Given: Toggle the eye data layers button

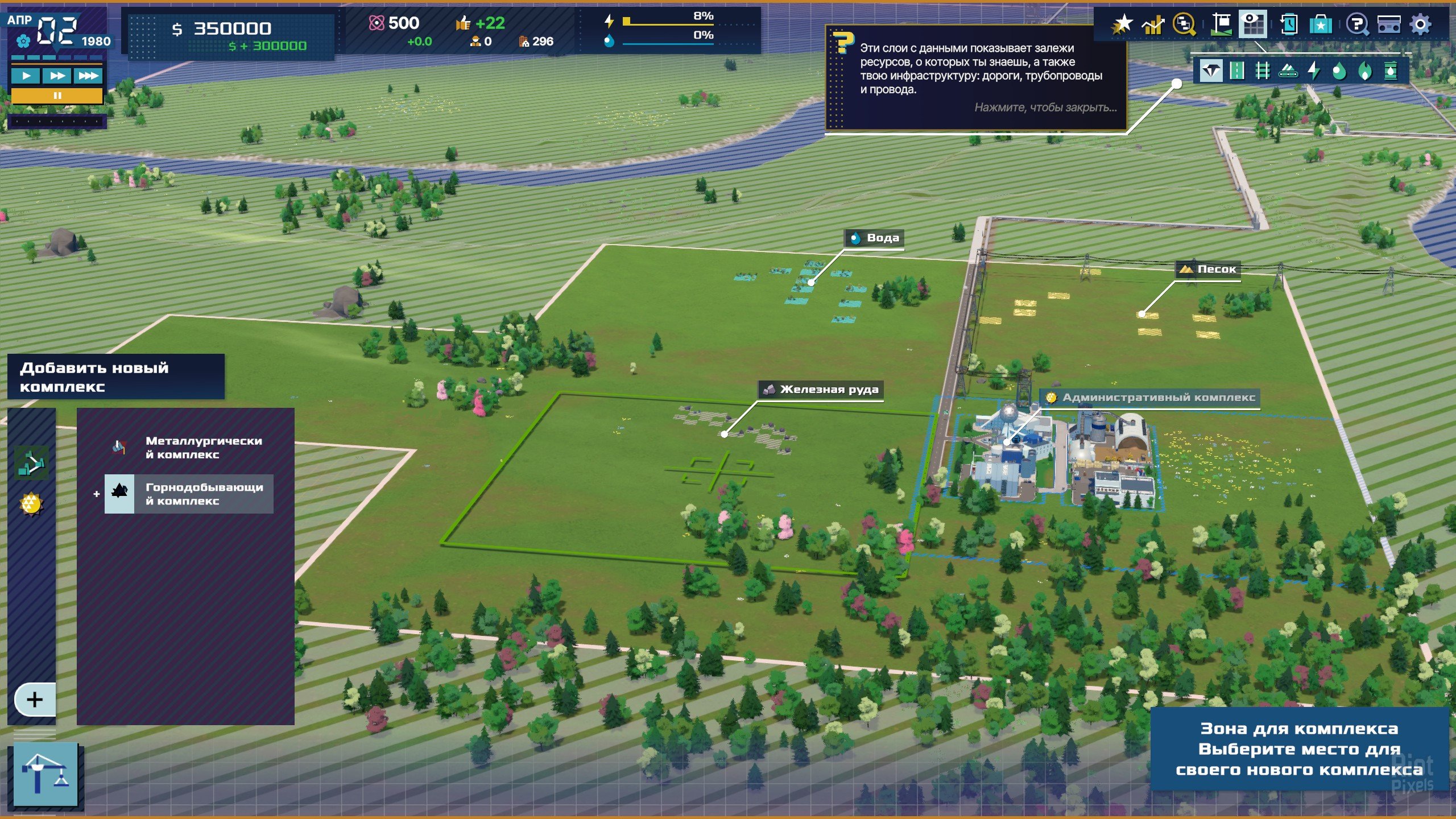Looking at the screenshot, I should click(x=1252, y=24).
